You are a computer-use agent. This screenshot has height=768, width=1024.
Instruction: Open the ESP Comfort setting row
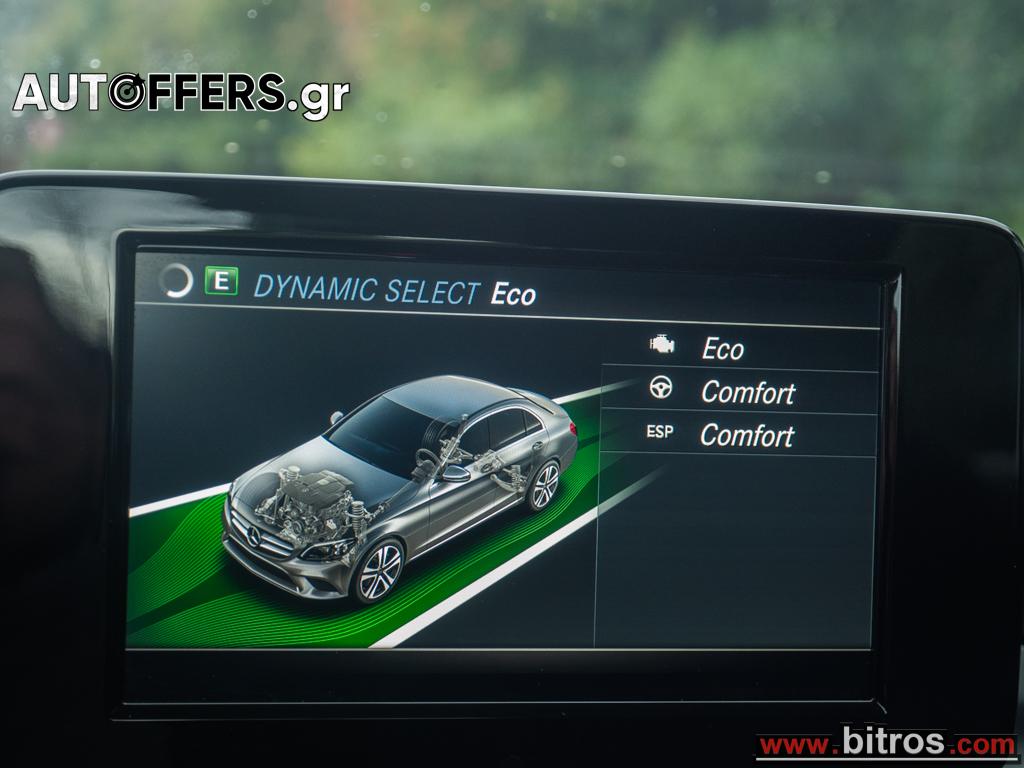coord(738,435)
